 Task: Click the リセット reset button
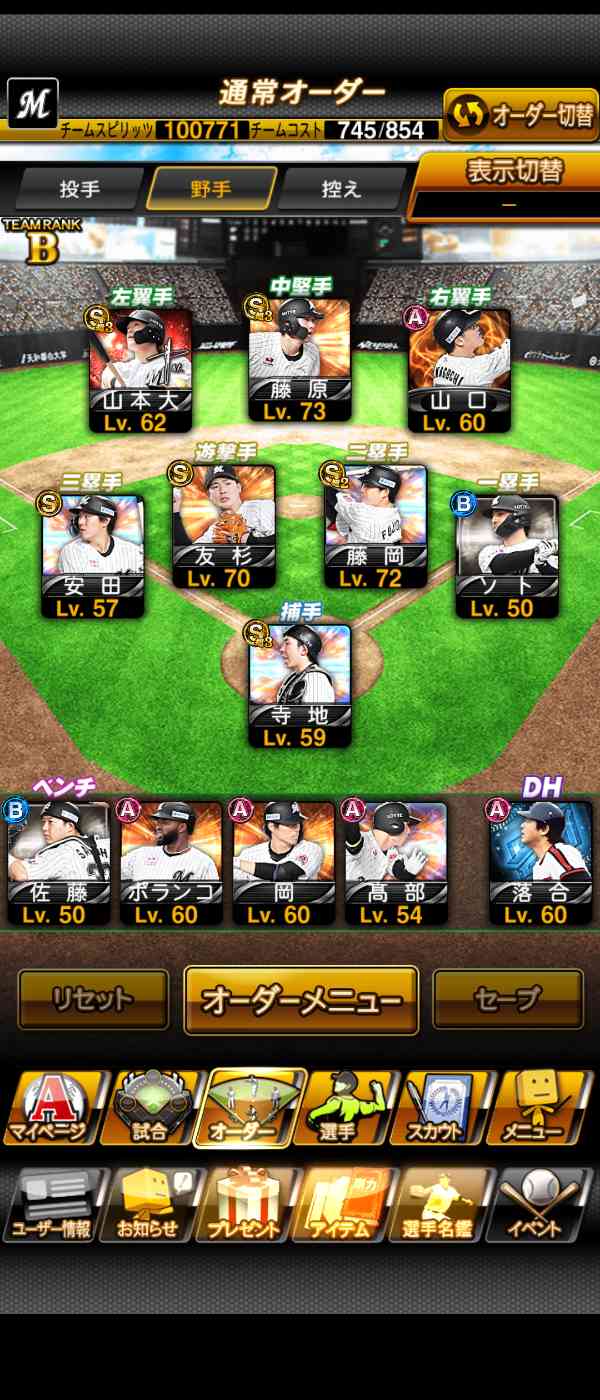tap(93, 999)
